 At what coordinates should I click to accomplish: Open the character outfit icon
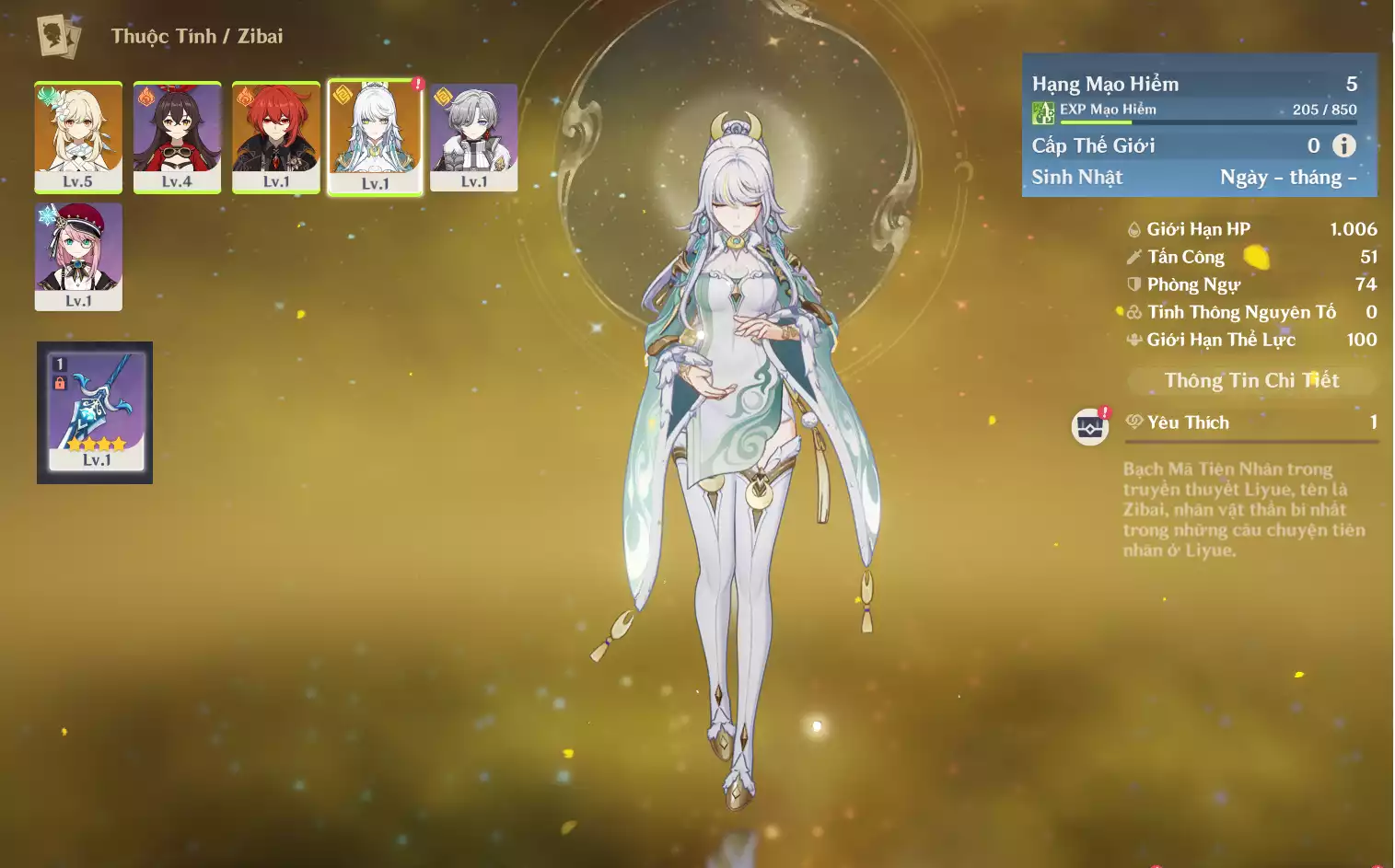(x=1089, y=427)
